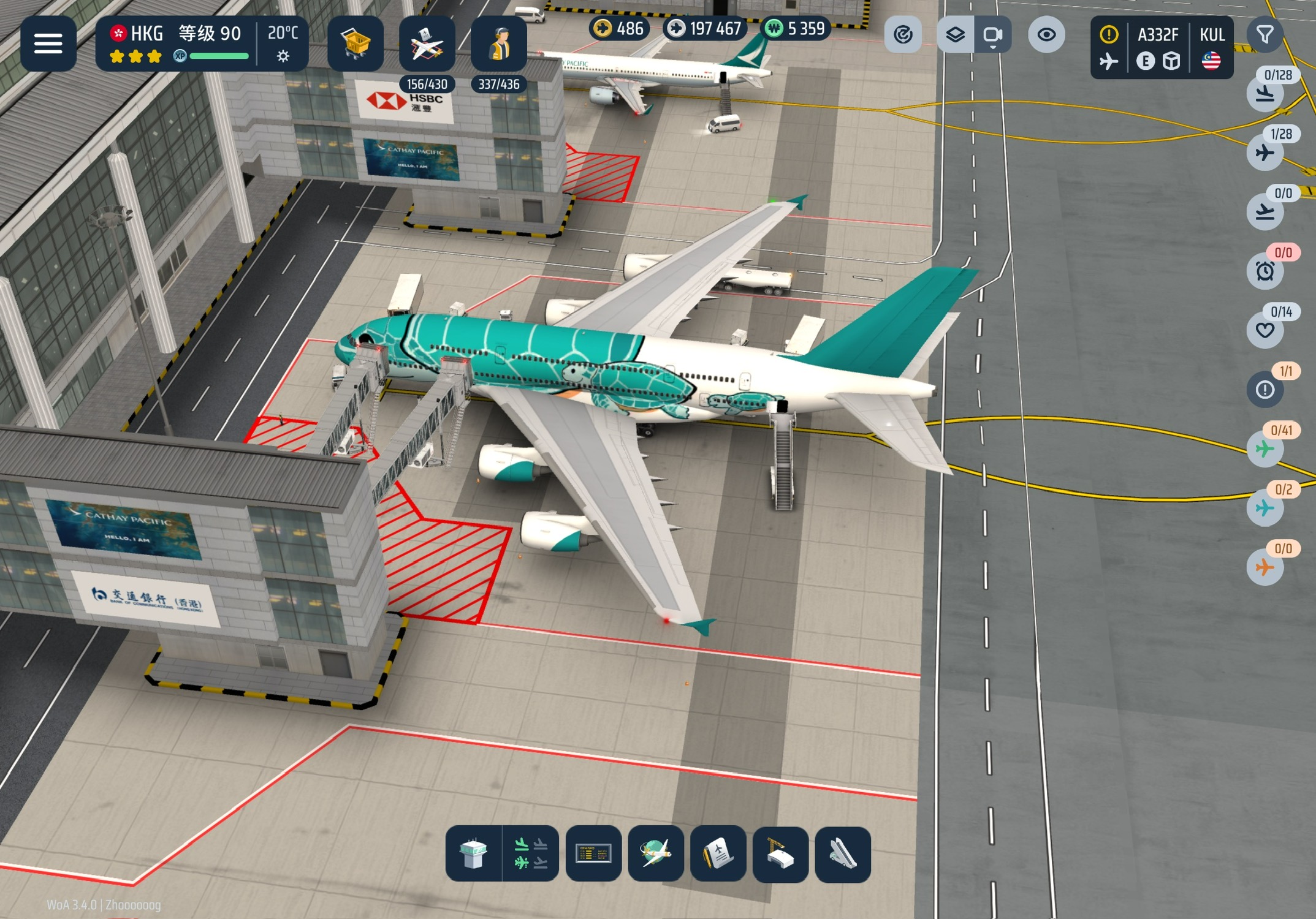Screen dimensions: 1316x919
Task: Select the A332F KUL flight alert
Action: tap(1162, 47)
